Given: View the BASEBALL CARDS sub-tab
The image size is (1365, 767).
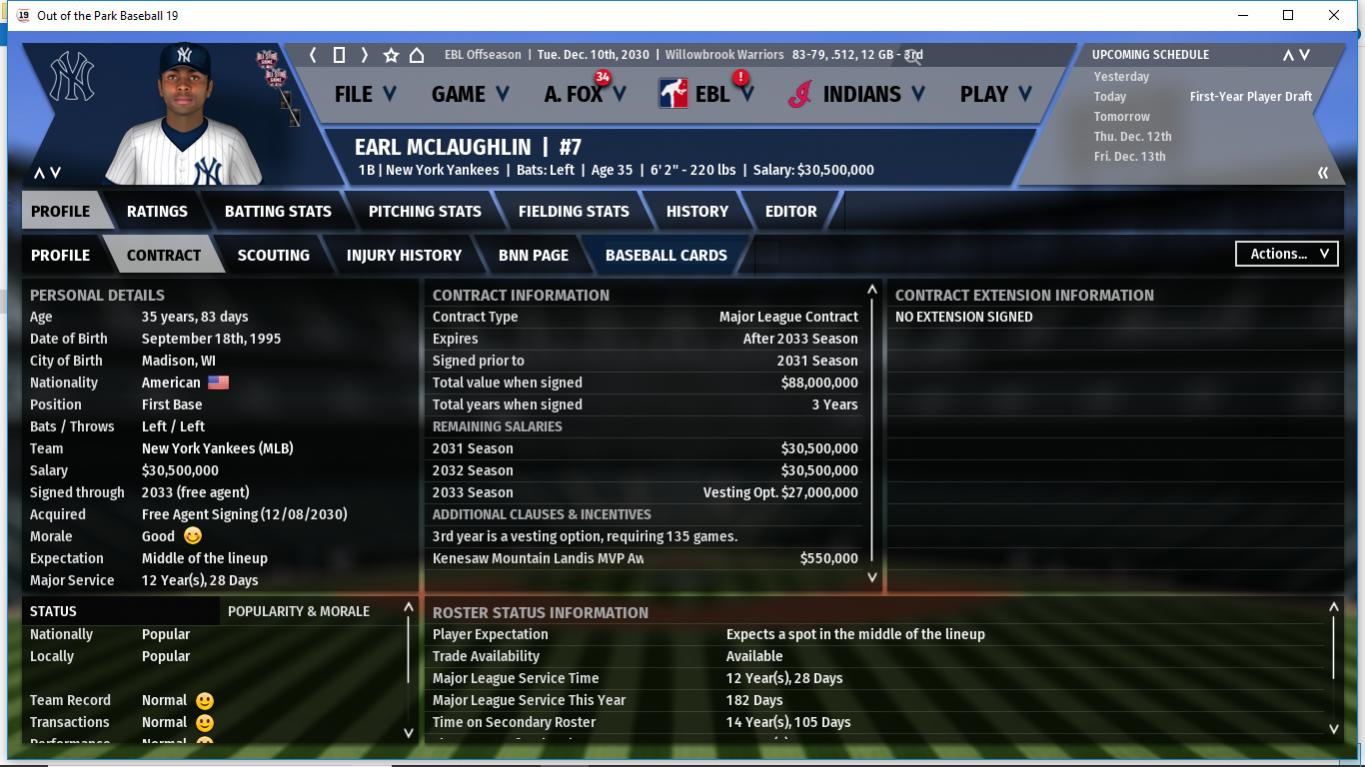Looking at the screenshot, I should click(666, 255).
